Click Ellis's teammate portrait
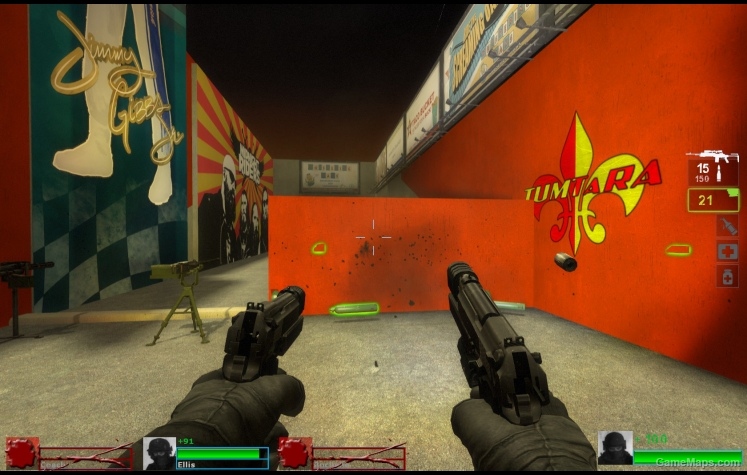The image size is (747, 475). click(159, 452)
